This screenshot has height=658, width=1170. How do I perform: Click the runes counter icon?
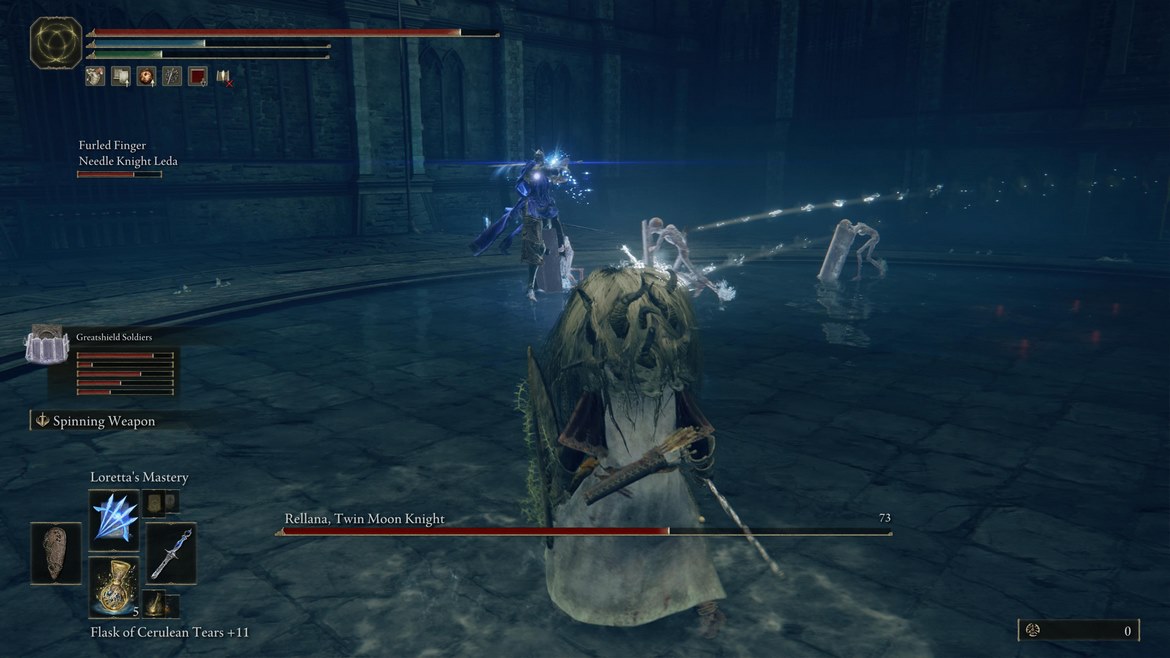coord(1033,630)
